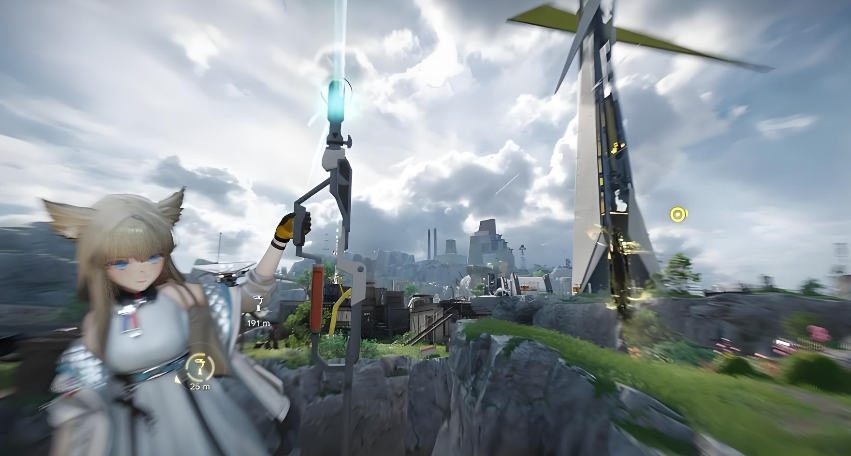Viewport: 851px width, 456px height.
Task: Select the circled zipline marker showing 25 m
Action: (x=201, y=366)
